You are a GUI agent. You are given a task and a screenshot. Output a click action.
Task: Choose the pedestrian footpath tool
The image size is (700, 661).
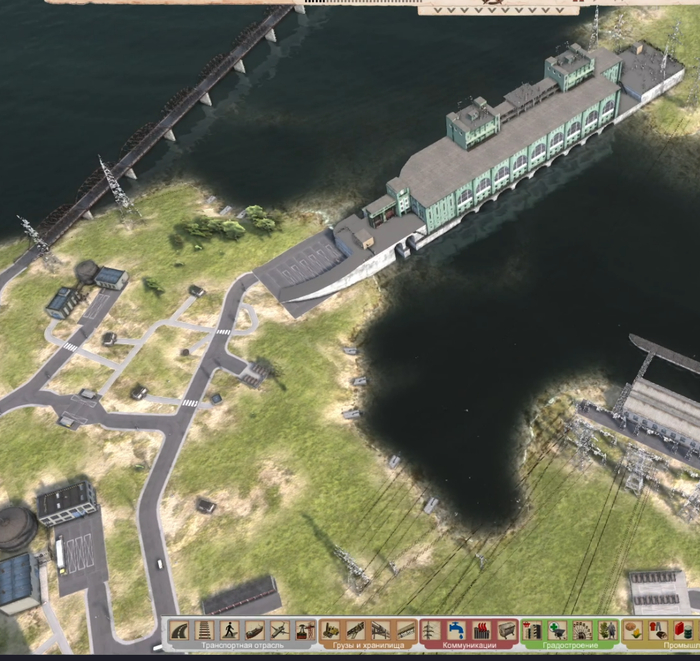pos(230,630)
